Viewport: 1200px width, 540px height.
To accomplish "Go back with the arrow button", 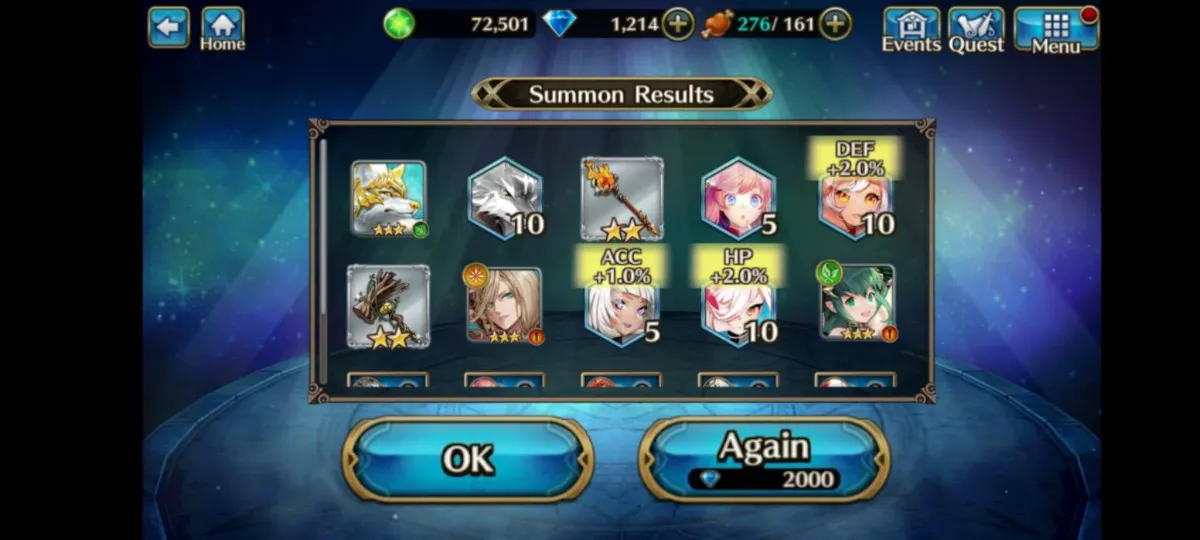I will 168,27.
